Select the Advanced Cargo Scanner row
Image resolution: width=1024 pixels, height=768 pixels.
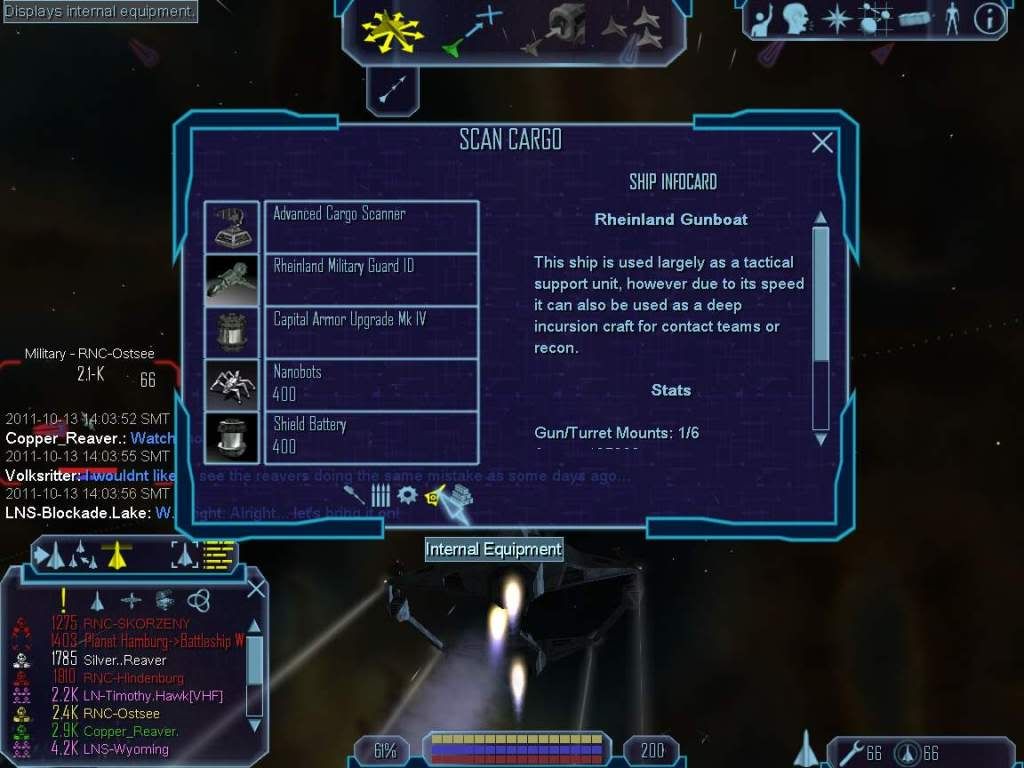pyautogui.click(x=371, y=226)
